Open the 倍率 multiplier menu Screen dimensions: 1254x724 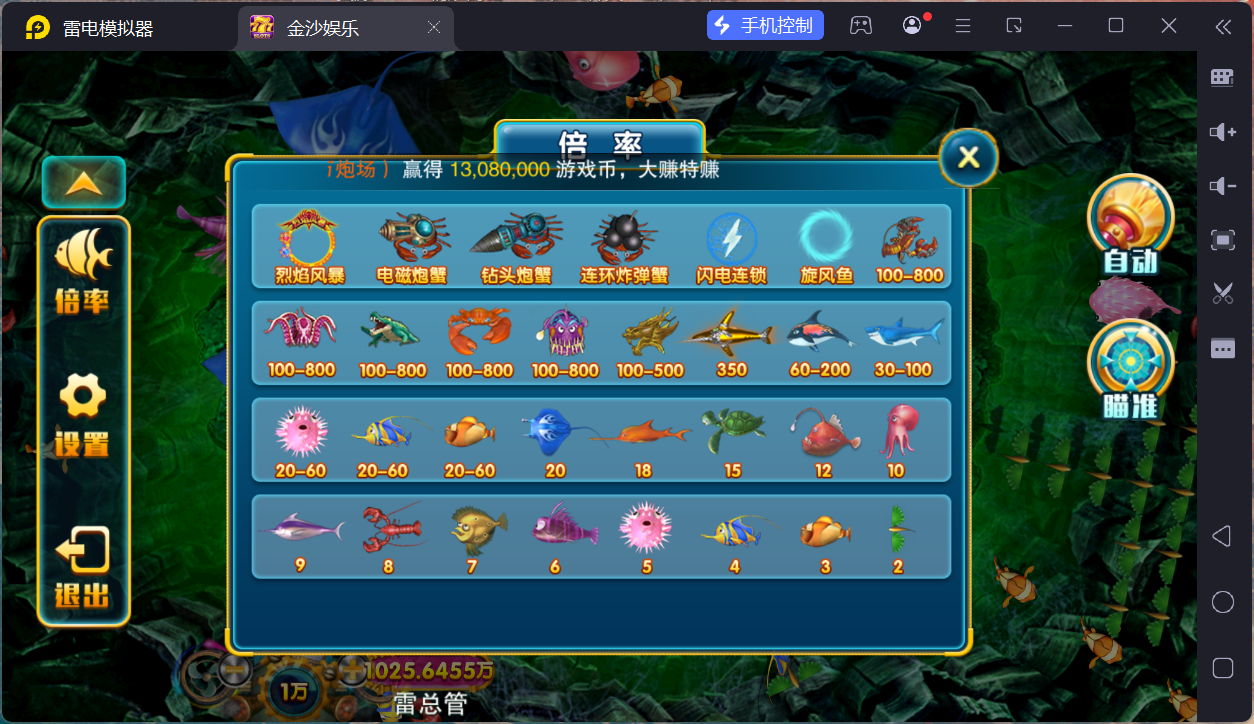click(83, 270)
